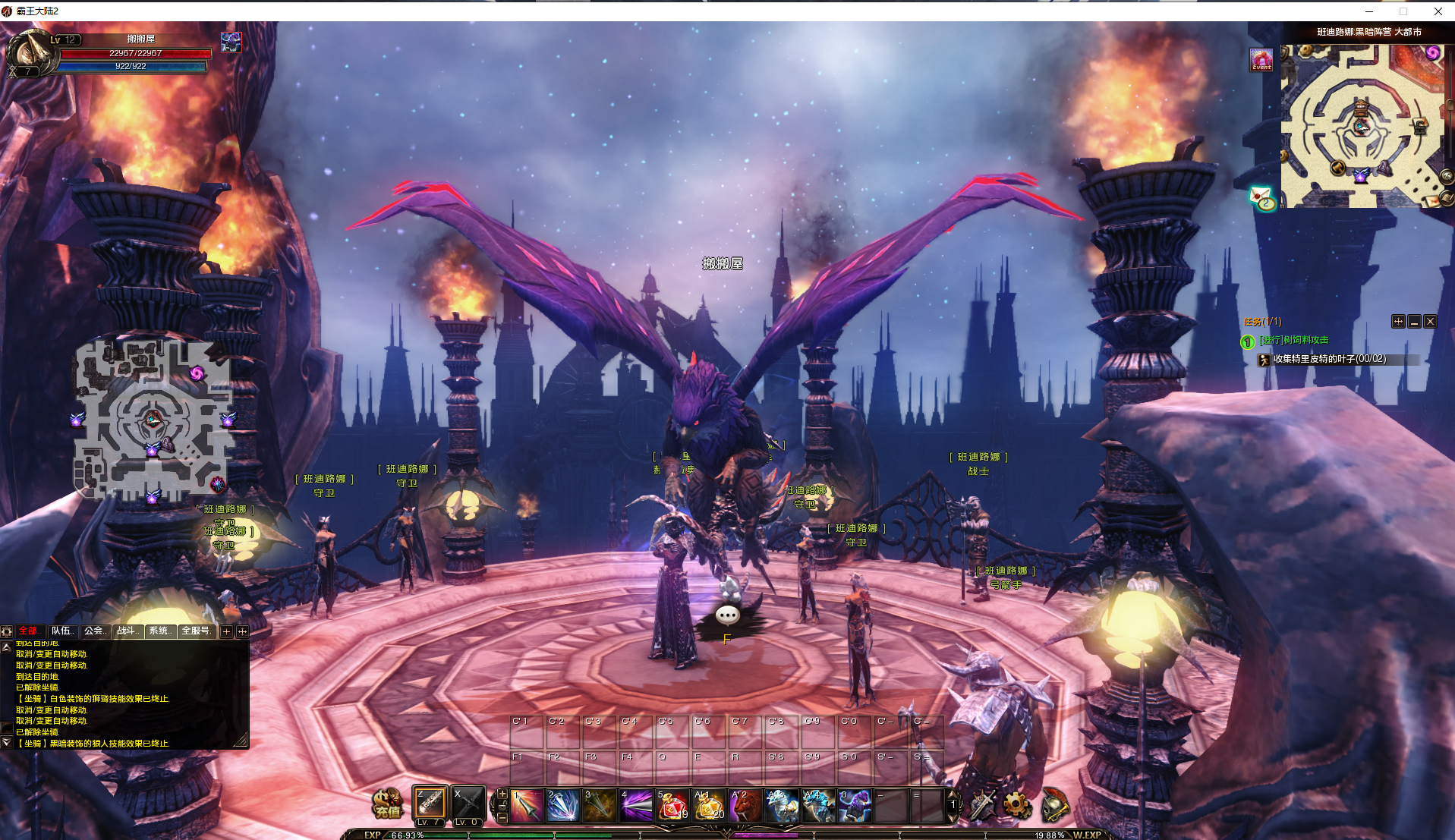Switch to the 系统 chat tab
This screenshot has width=1455, height=840.
pos(160,631)
